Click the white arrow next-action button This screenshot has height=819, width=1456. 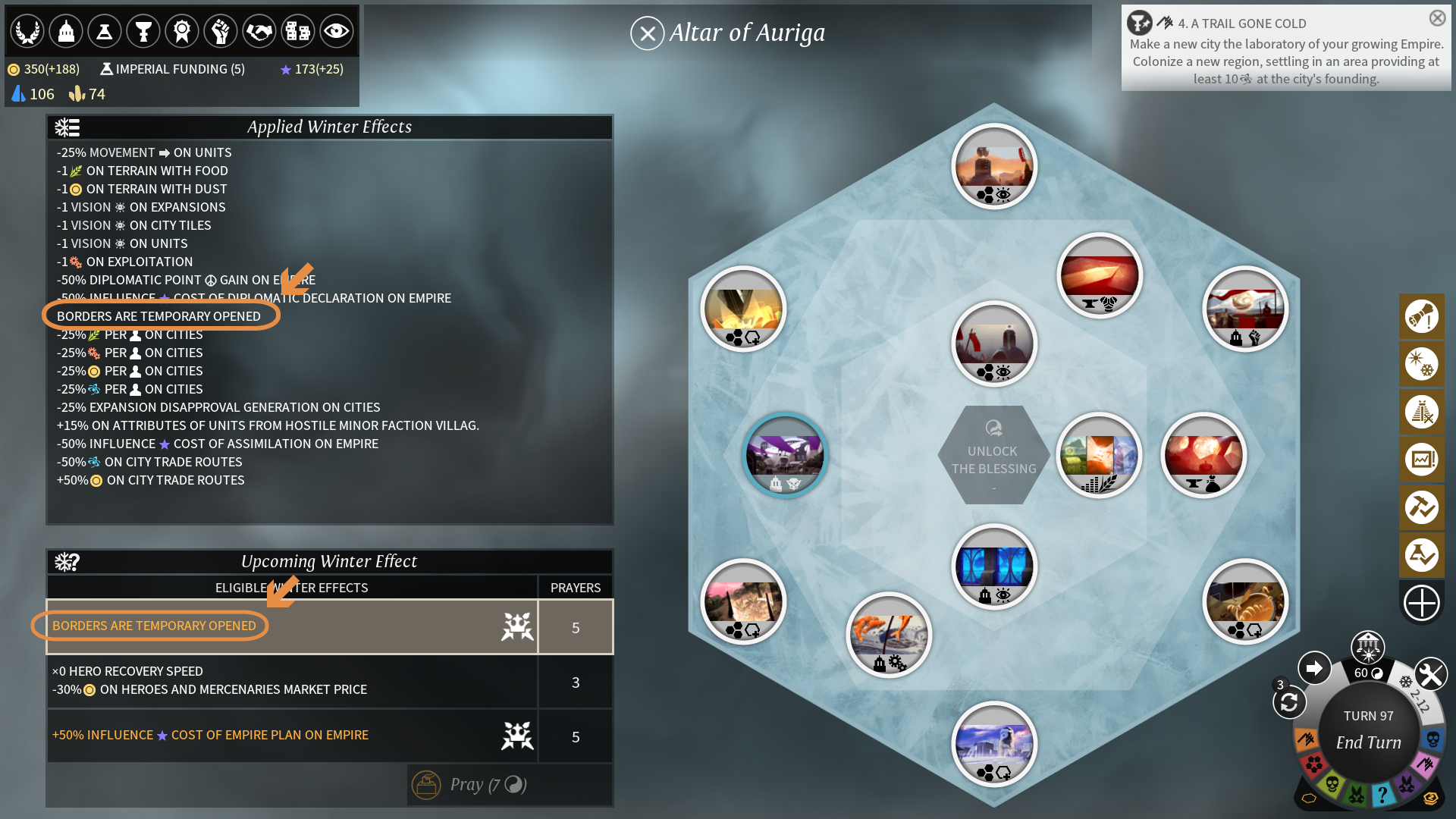point(1314,668)
